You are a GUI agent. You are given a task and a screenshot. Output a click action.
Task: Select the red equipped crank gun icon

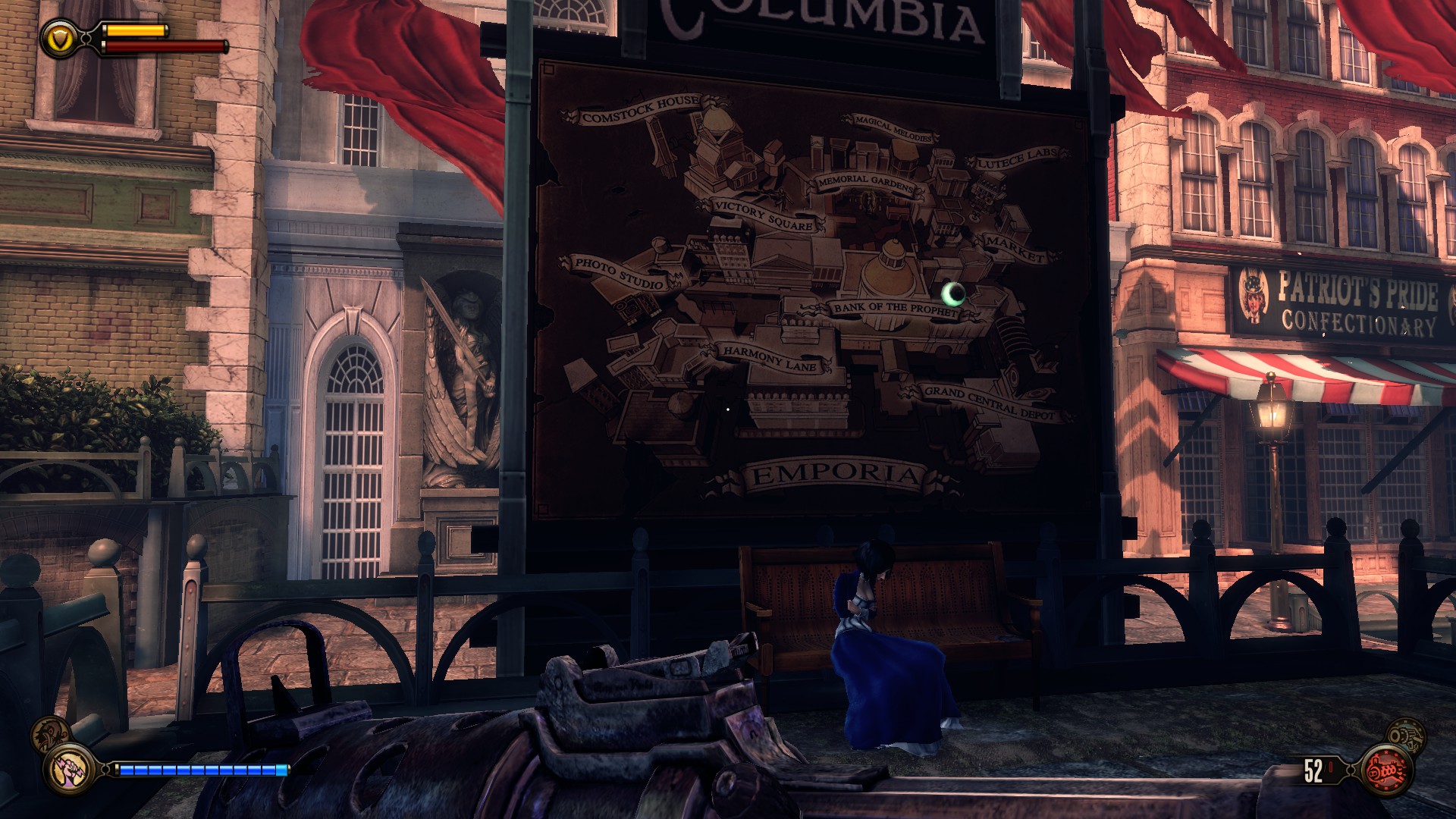click(1387, 771)
